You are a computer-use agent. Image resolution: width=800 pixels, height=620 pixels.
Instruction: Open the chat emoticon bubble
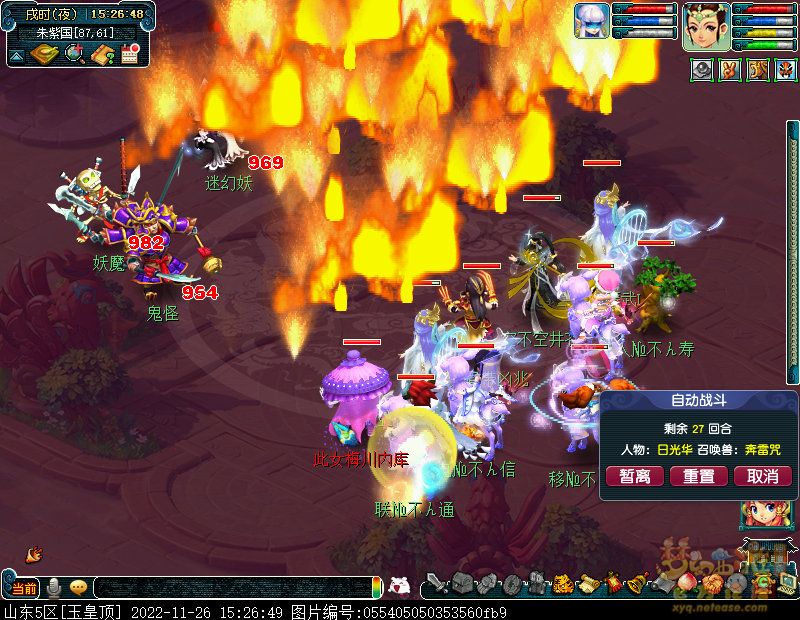click(x=78, y=587)
